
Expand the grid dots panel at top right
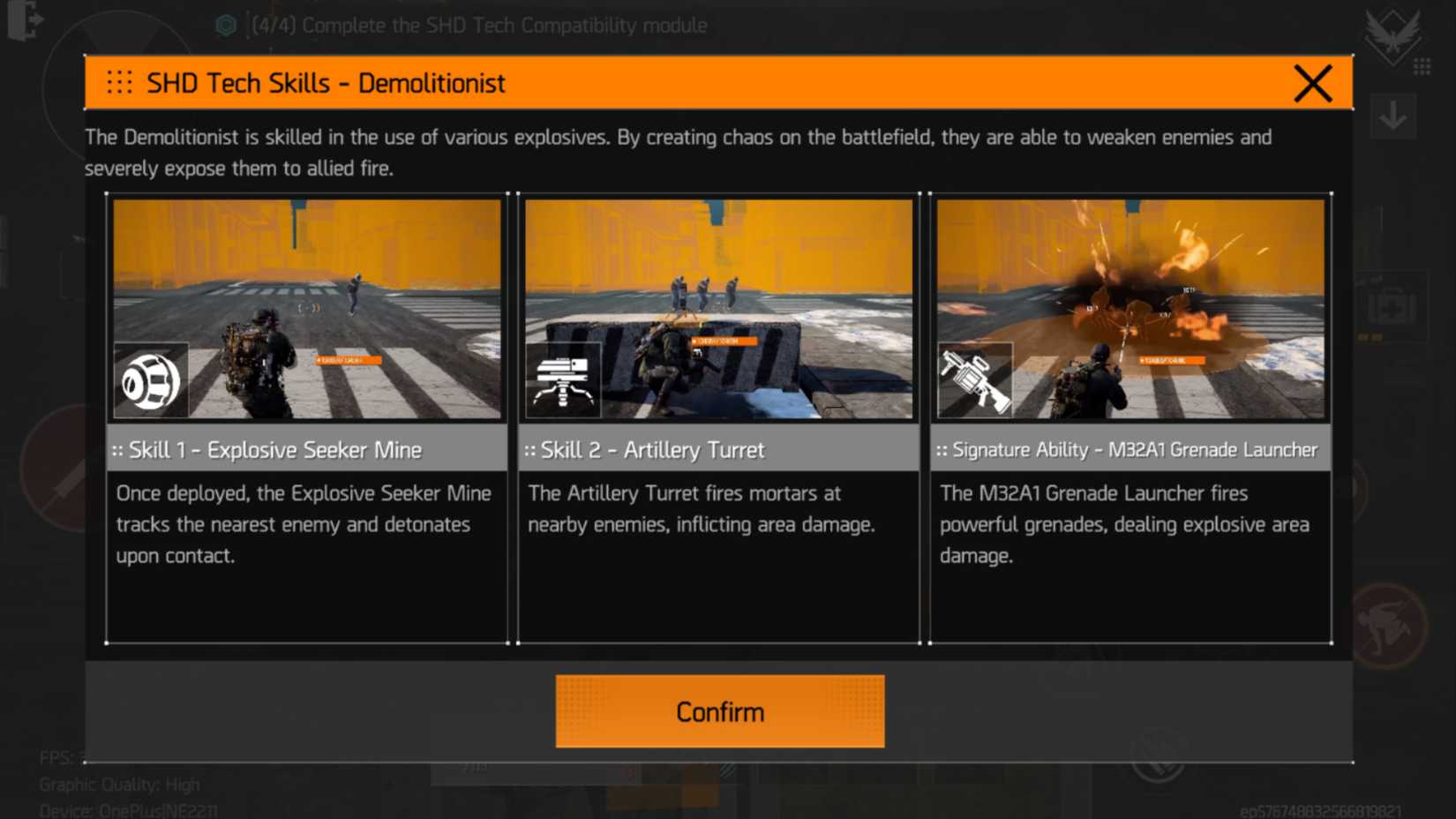tap(1421, 65)
